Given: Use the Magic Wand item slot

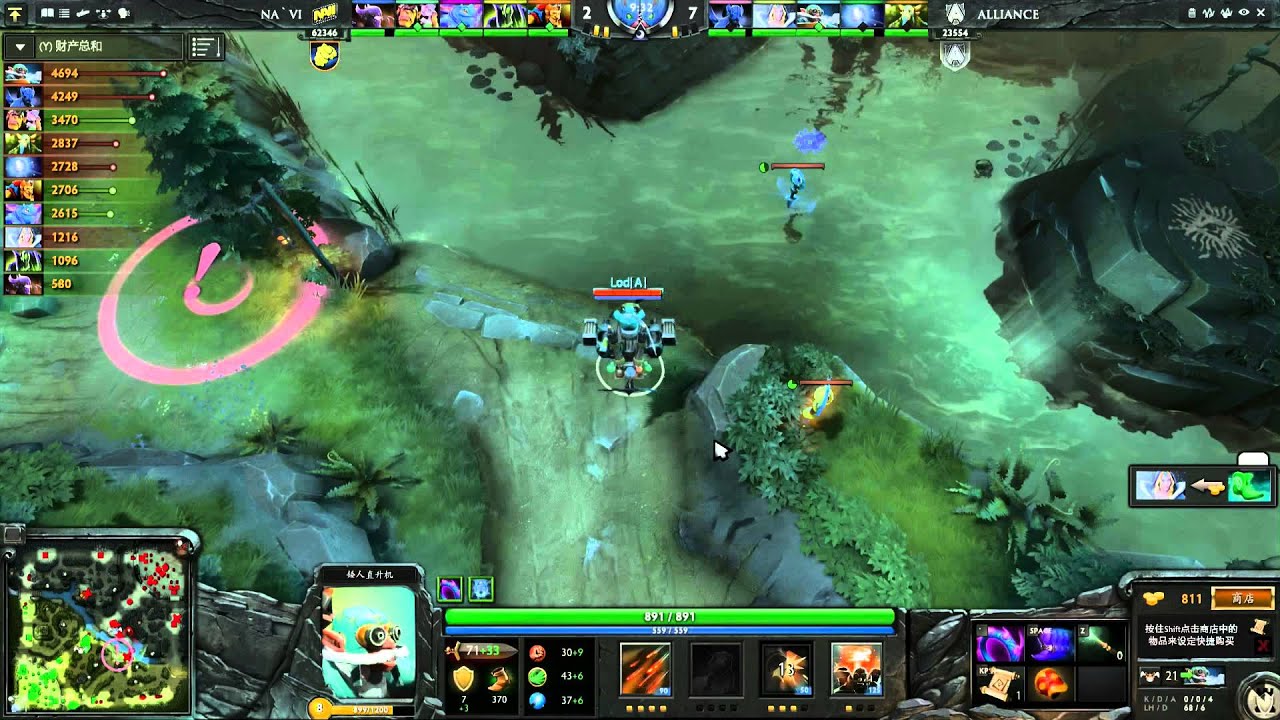Looking at the screenshot, I should click(1101, 644).
